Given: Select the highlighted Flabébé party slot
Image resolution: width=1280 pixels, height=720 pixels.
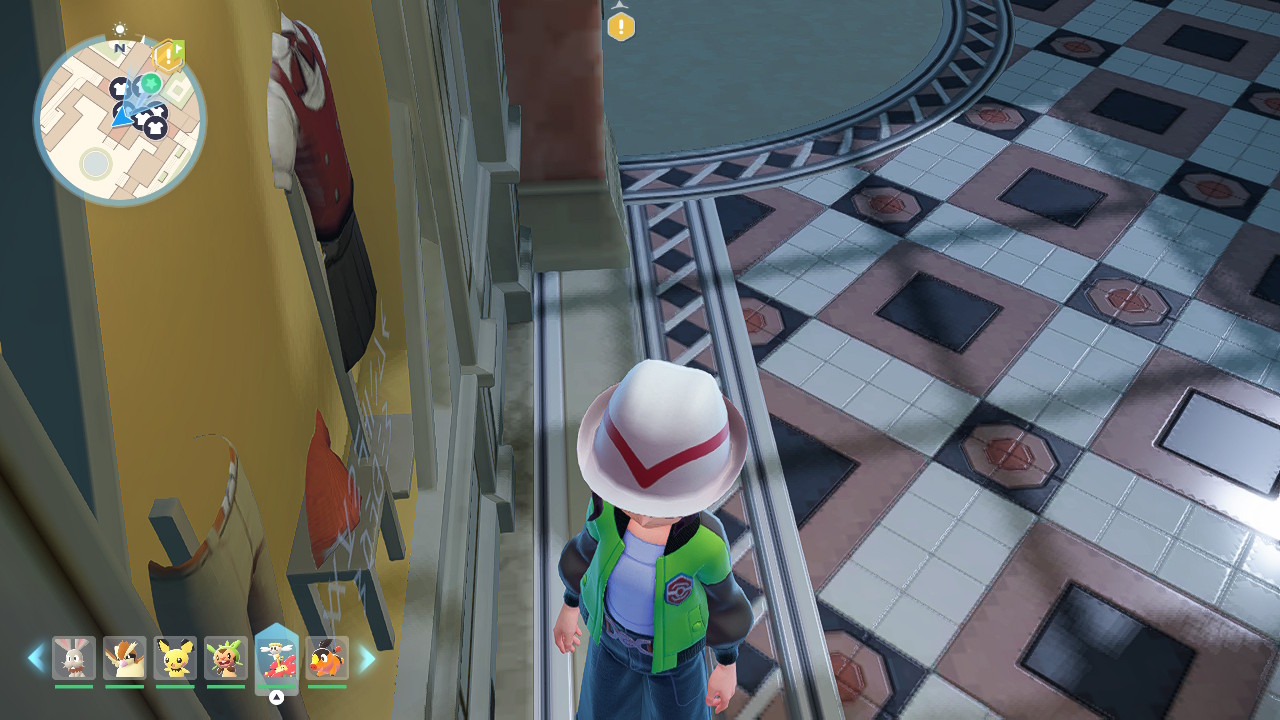Looking at the screenshot, I should 277,657.
